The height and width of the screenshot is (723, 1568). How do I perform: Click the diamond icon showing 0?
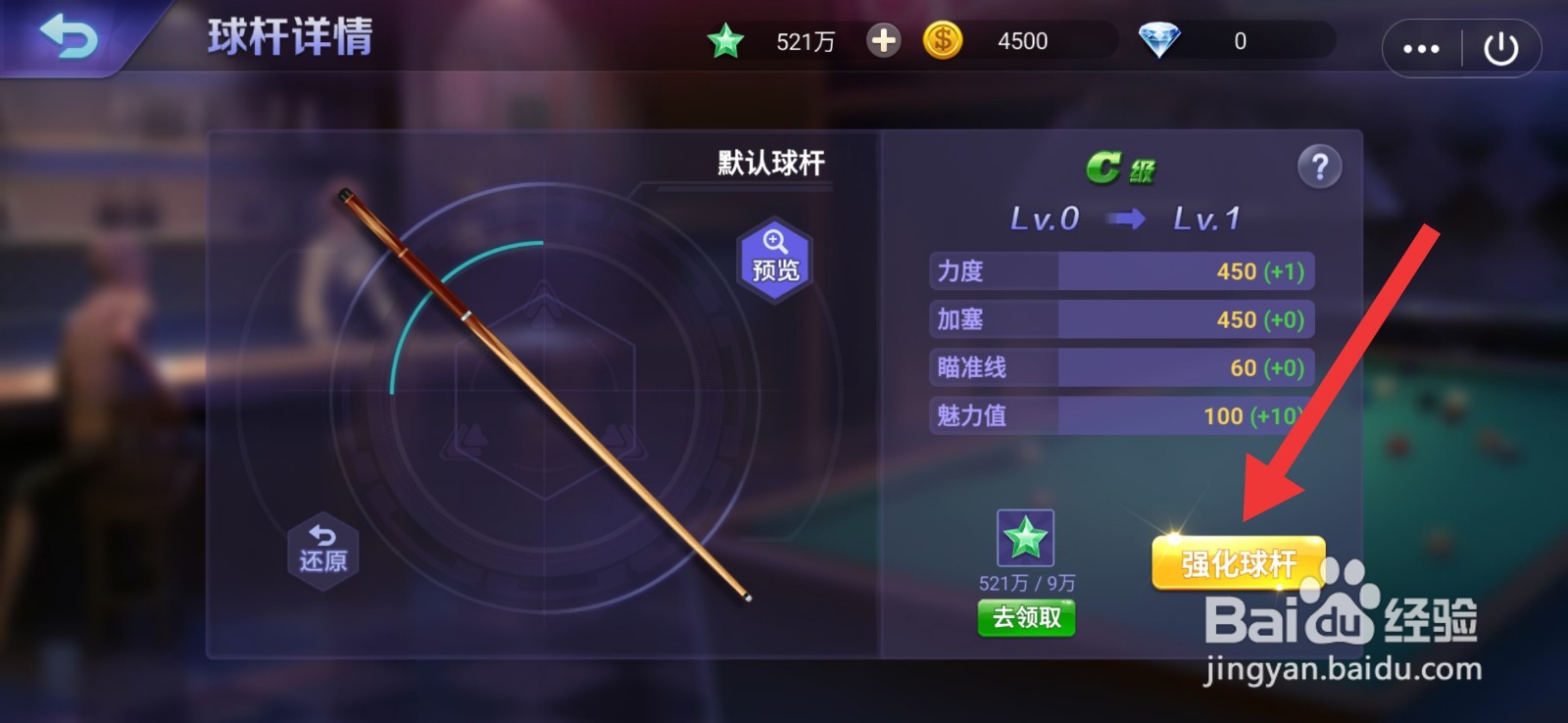pos(1159,40)
